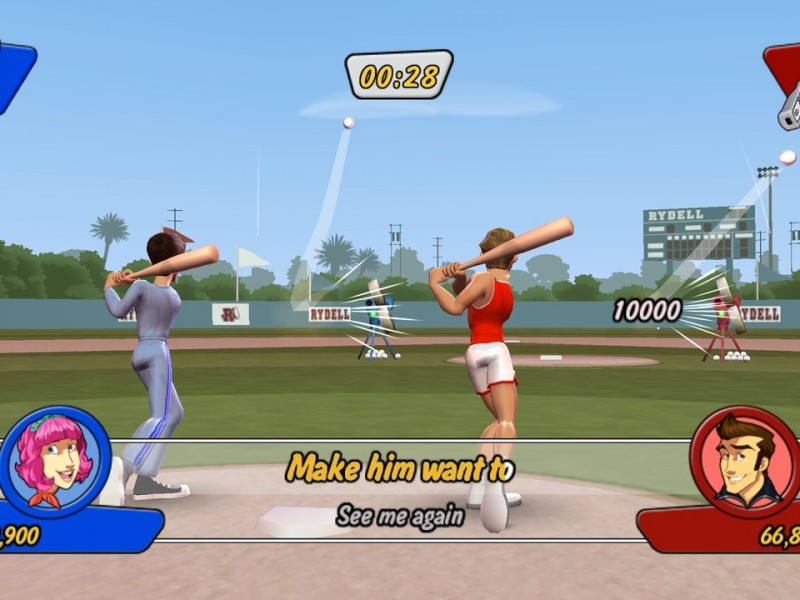Image resolution: width=800 pixels, height=600 pixels.
Task: Select the pink-haired girl player portrait
Action: click(55, 461)
